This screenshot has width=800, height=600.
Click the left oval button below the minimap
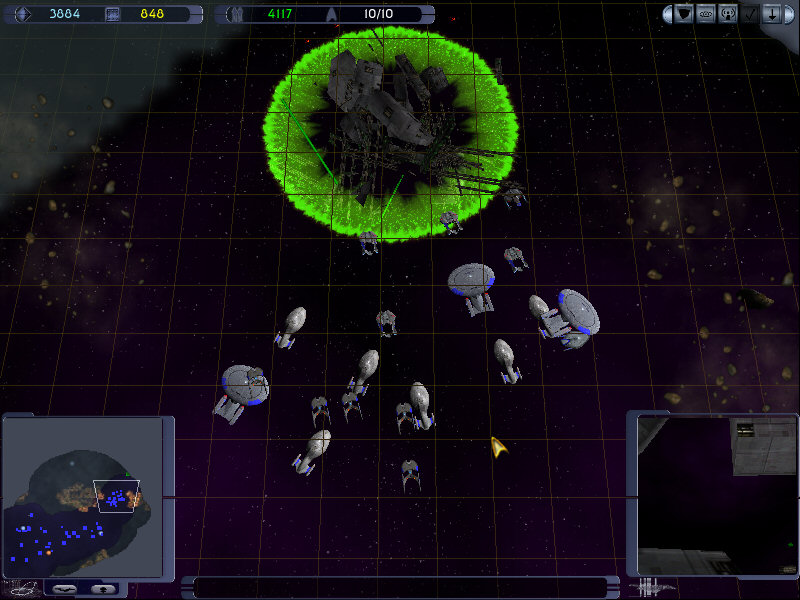(x=66, y=588)
